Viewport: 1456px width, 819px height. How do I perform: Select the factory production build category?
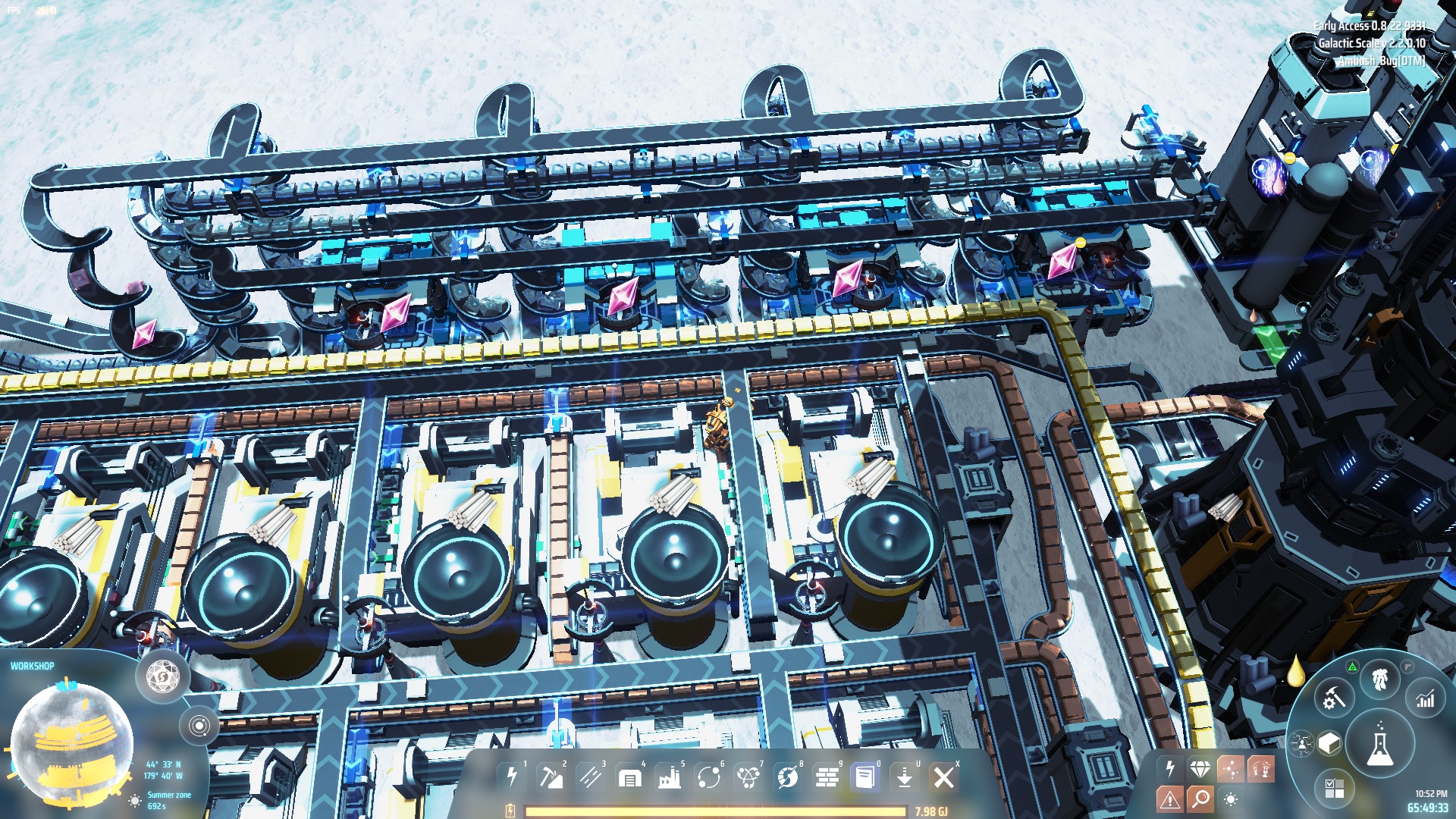[670, 777]
